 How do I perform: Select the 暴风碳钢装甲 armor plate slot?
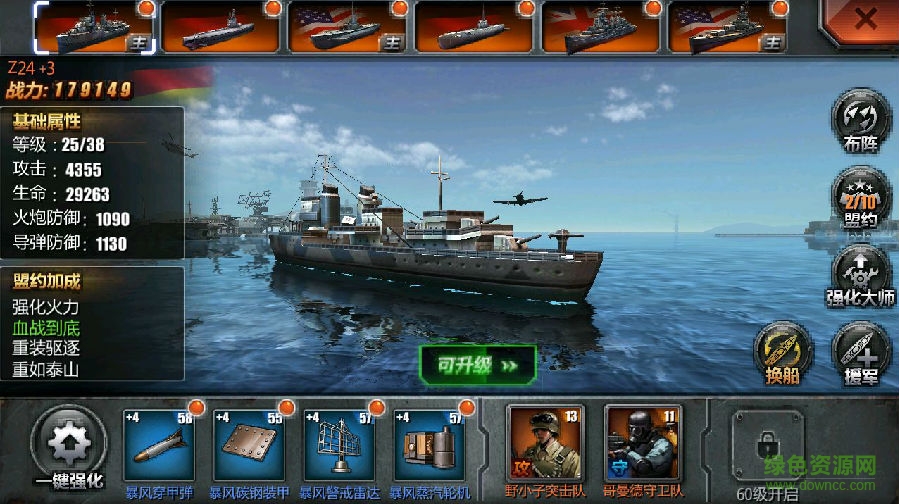(x=247, y=445)
